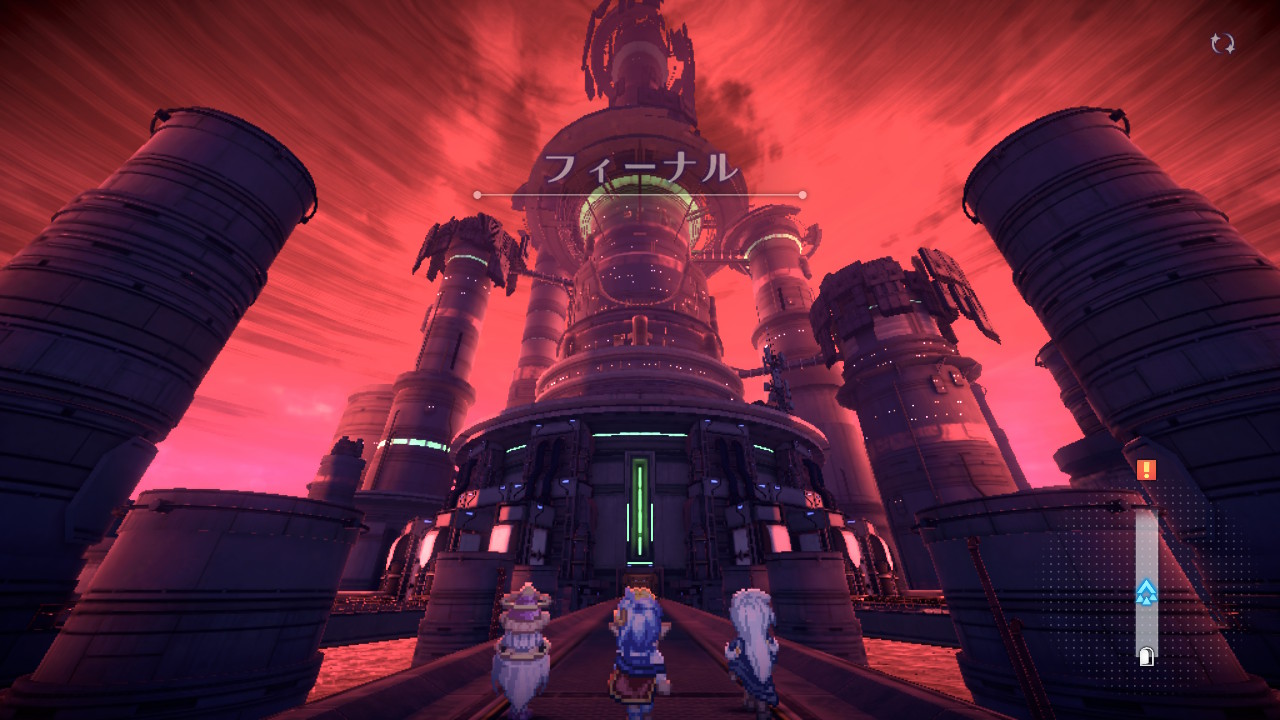The height and width of the screenshot is (720, 1280).
Task: Select the white door marker on the minimap
Action: coord(1146,657)
